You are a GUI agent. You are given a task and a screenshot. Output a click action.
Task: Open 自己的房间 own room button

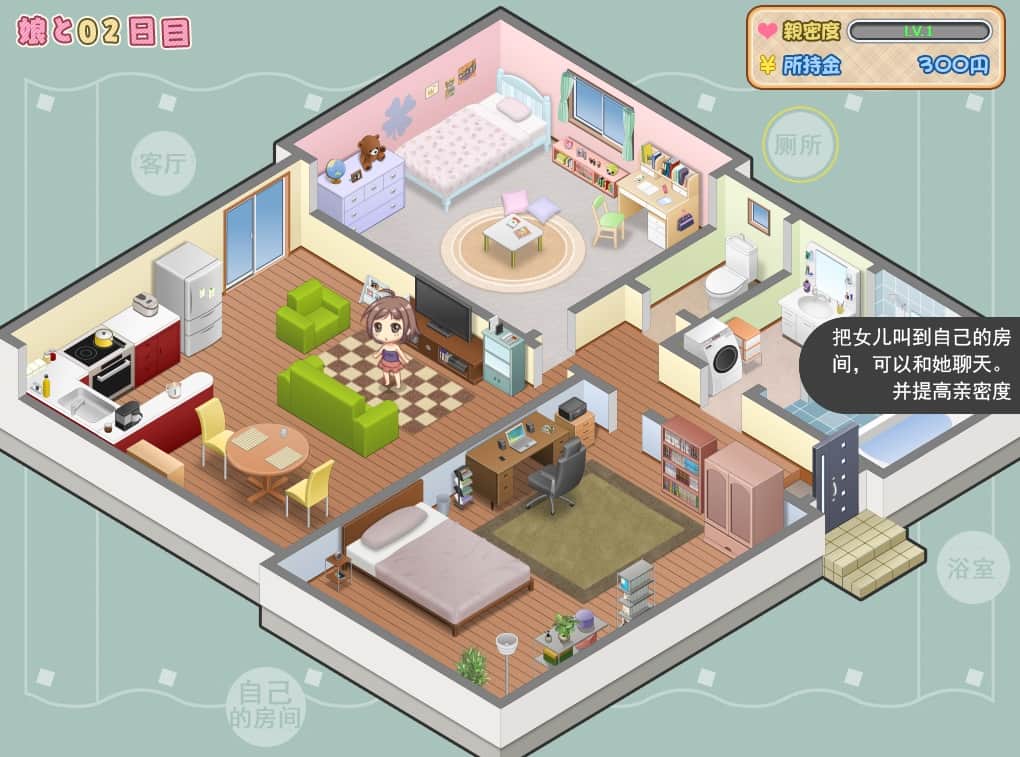click(x=264, y=705)
